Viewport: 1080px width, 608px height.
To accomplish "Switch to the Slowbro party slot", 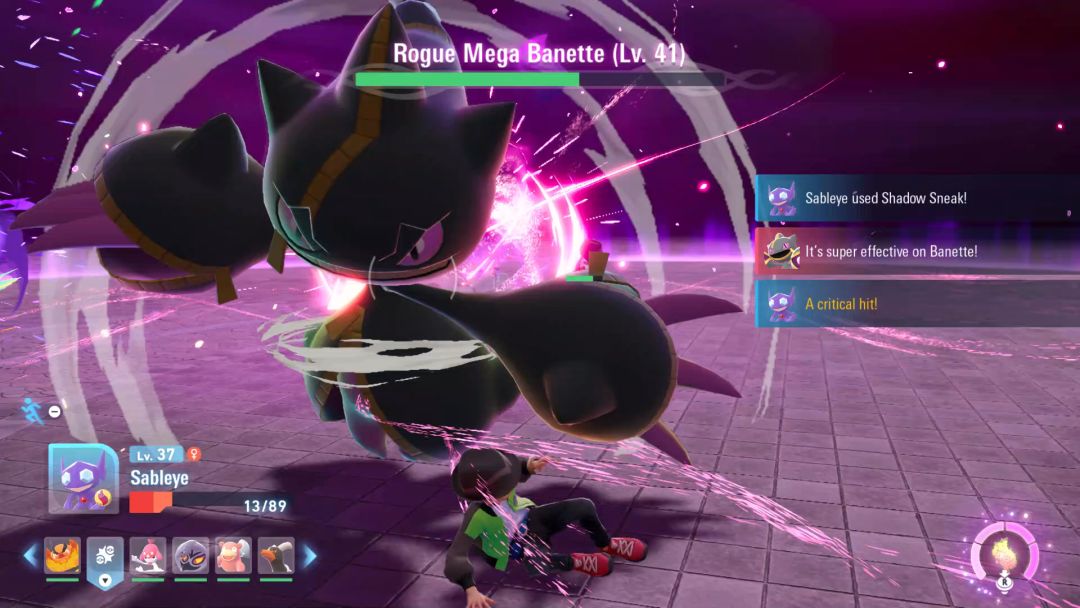I will pos(233,556).
